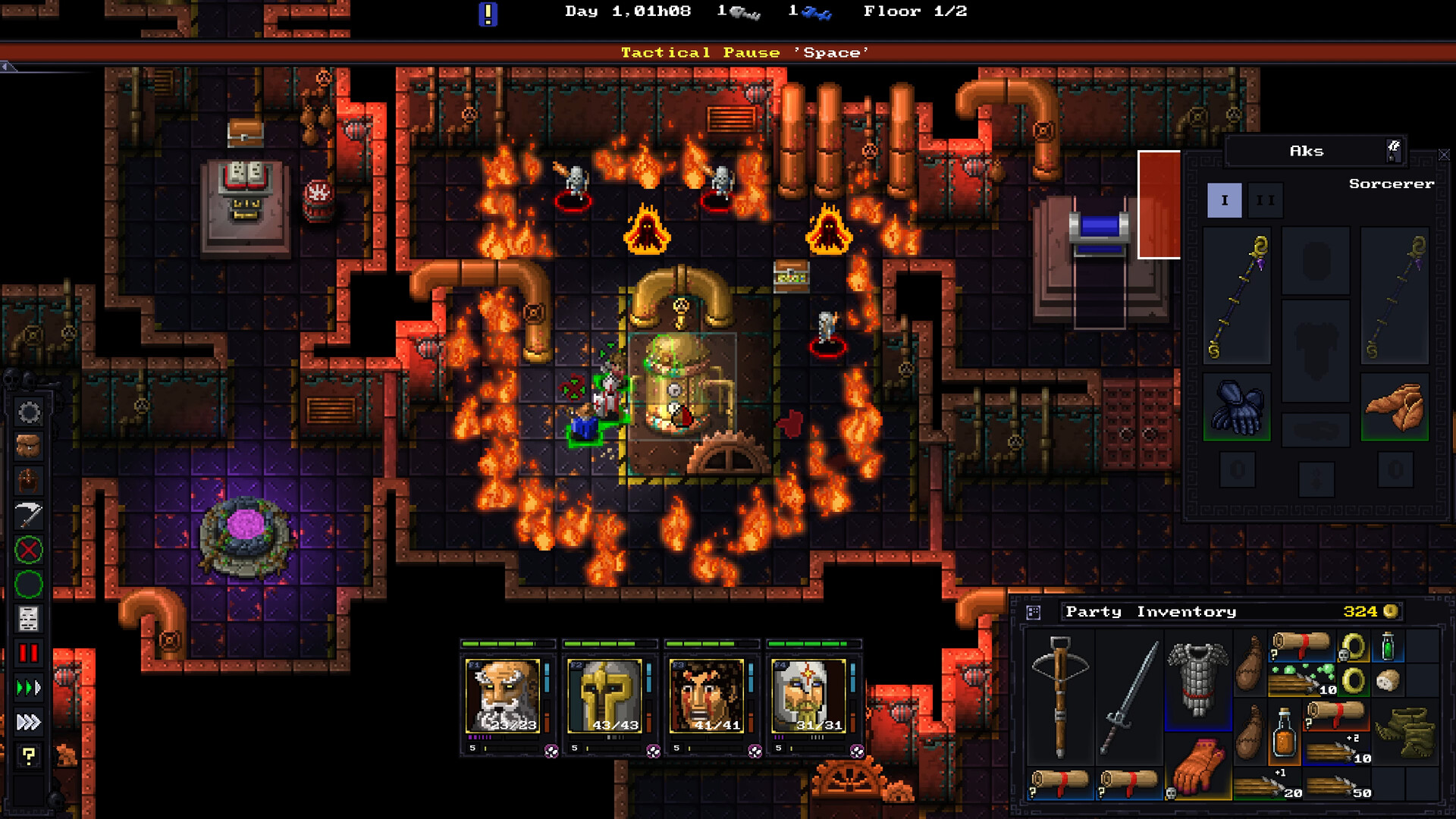Open the gear settings button
1456x819 pixels.
pyautogui.click(x=29, y=413)
